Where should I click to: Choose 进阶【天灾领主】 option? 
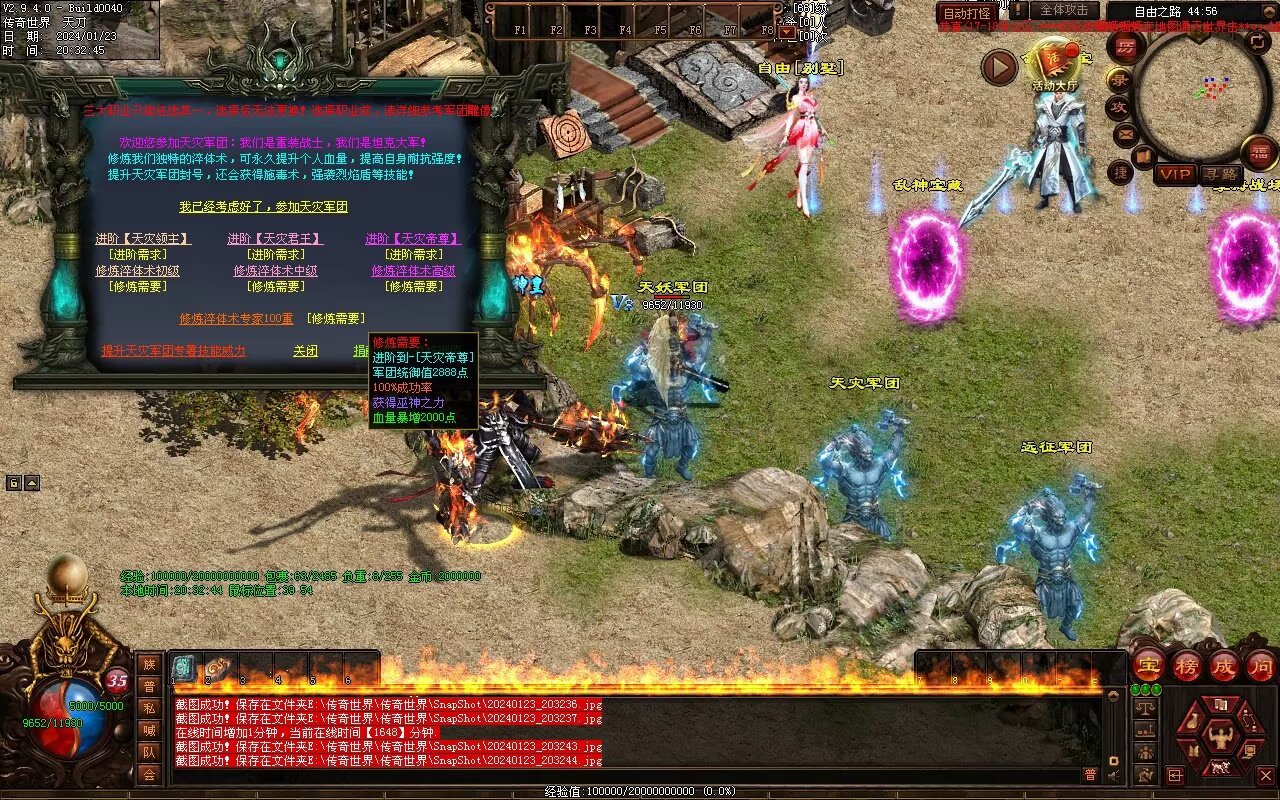pyautogui.click(x=143, y=239)
